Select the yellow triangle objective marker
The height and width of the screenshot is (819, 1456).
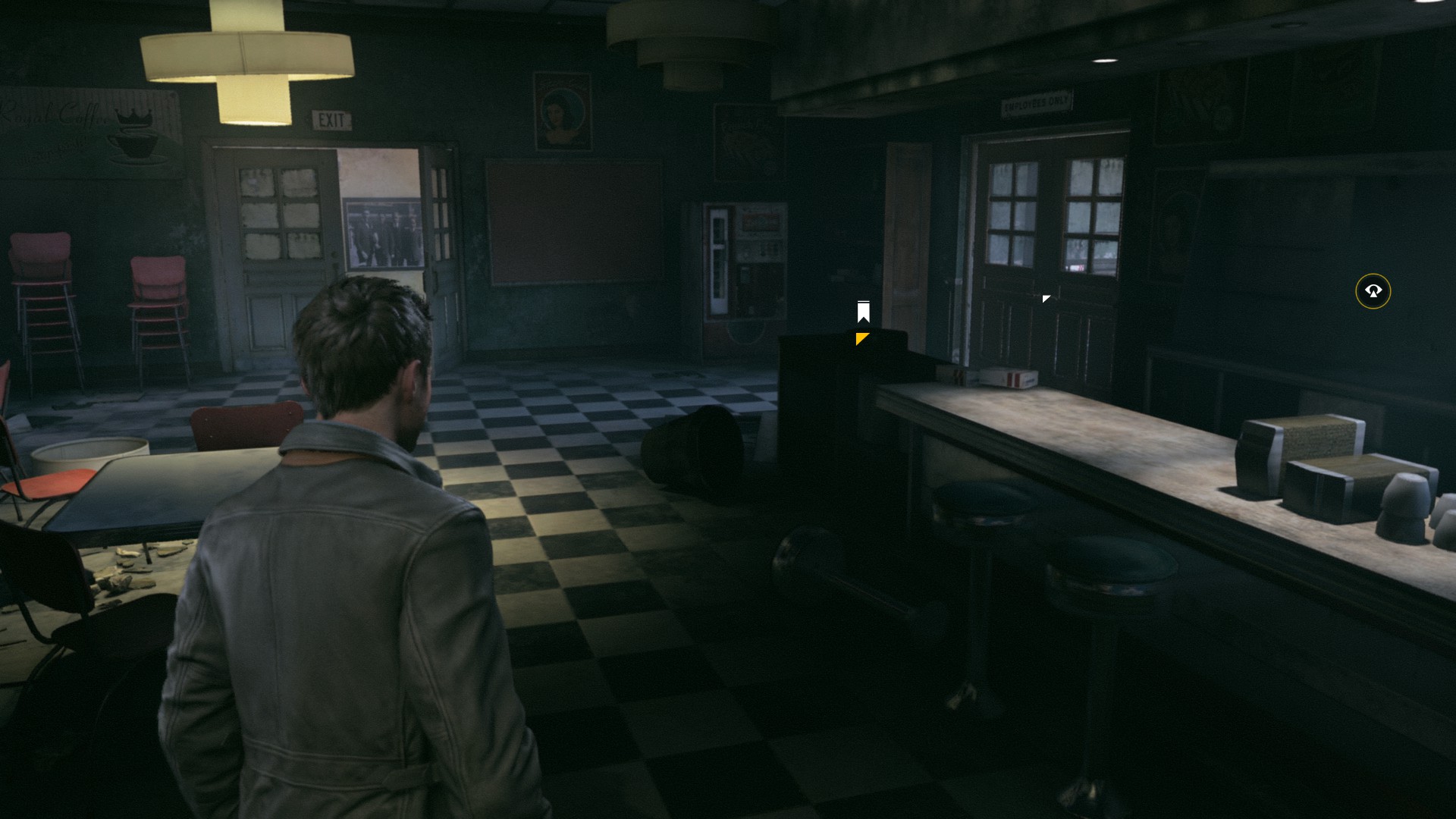(x=861, y=338)
